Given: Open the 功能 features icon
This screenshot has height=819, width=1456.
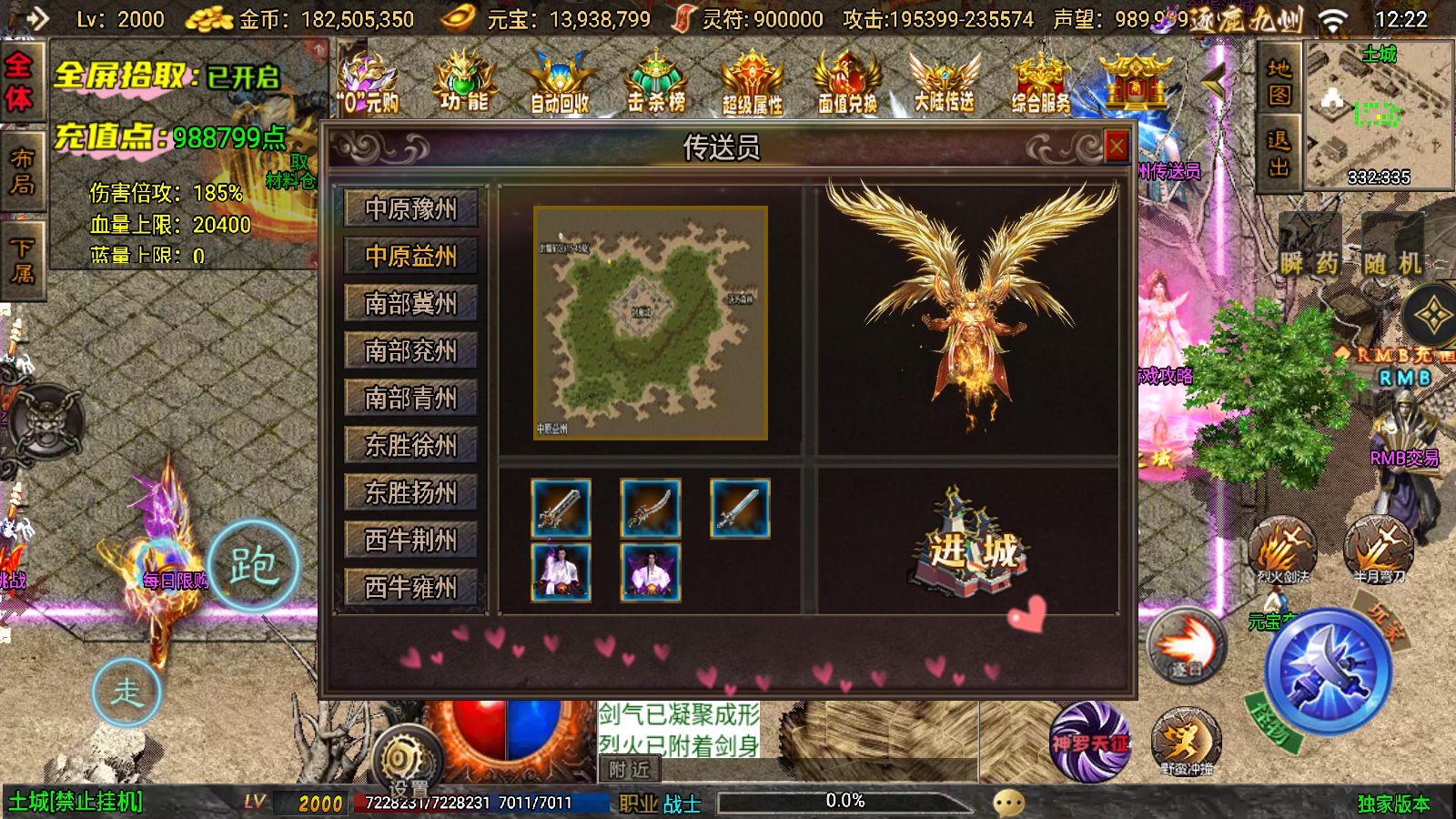Looking at the screenshot, I should click(x=465, y=82).
